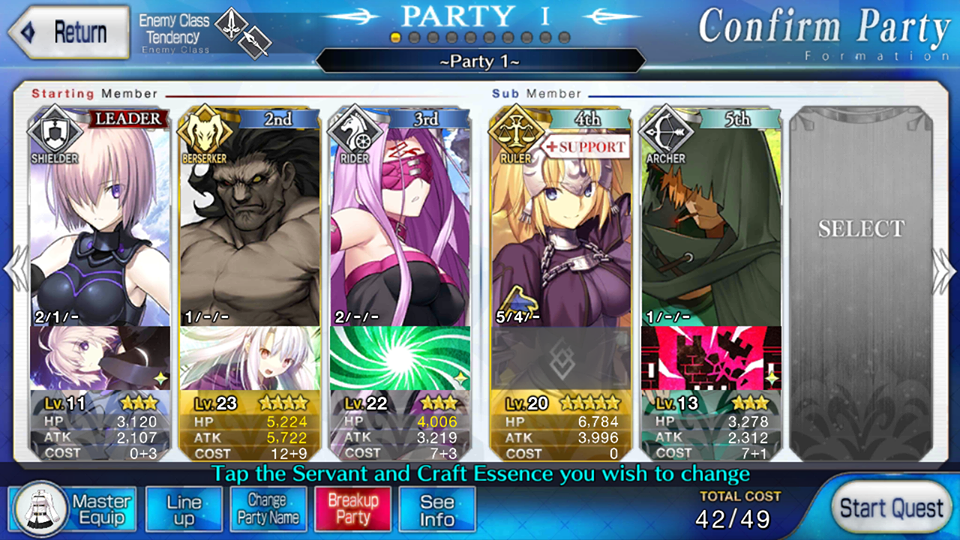Go back with the Return button
This screenshot has width=960, height=540.
[69, 32]
